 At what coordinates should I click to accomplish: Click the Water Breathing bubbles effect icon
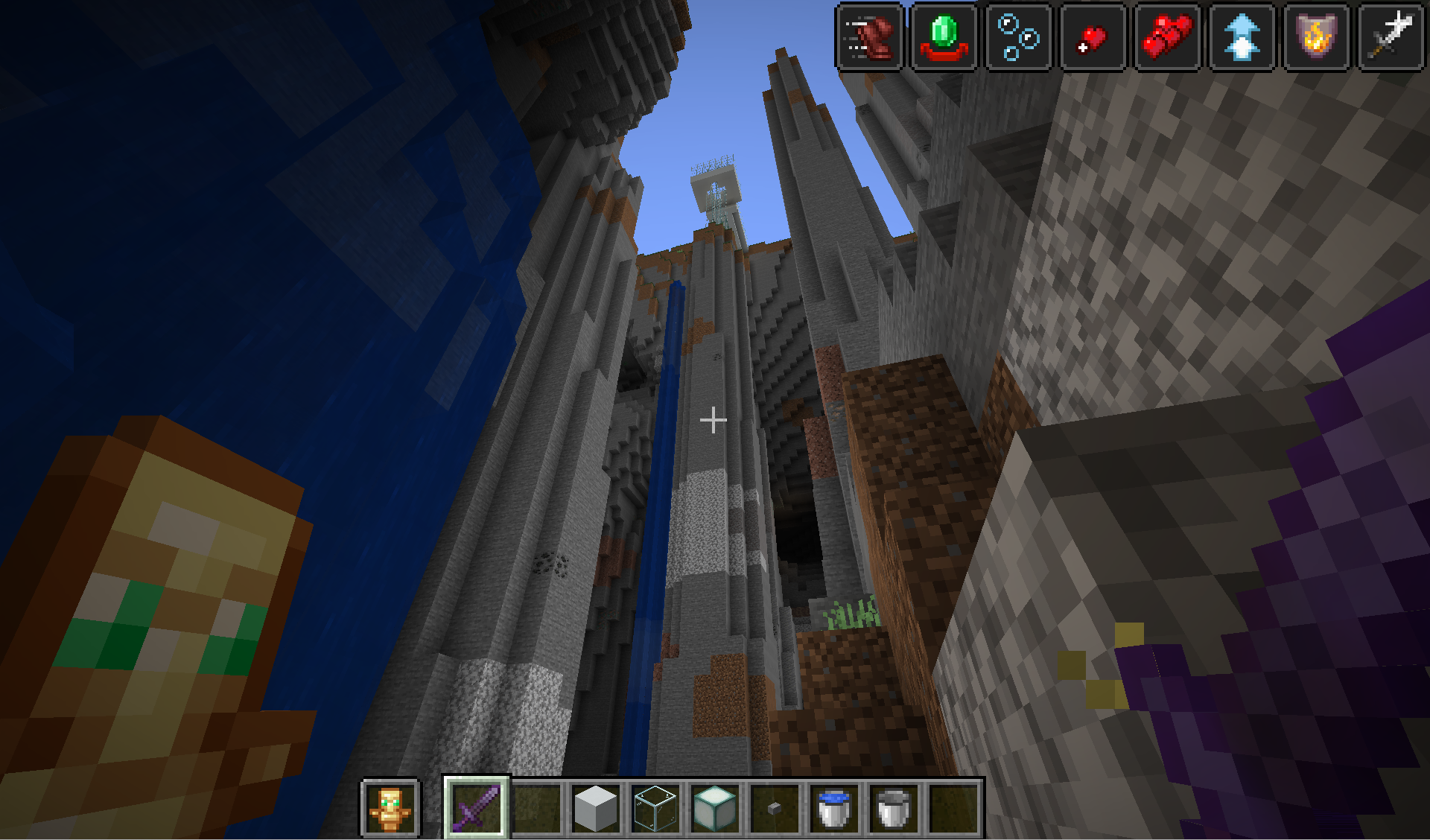pos(1019,36)
